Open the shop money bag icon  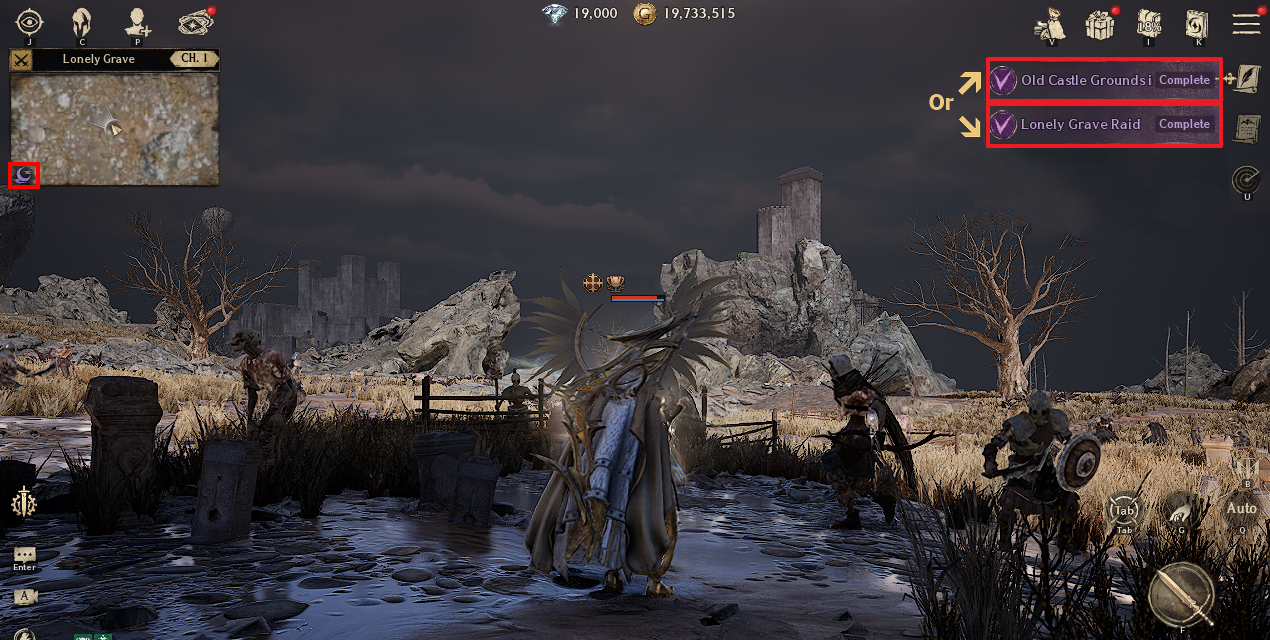pos(1050,22)
